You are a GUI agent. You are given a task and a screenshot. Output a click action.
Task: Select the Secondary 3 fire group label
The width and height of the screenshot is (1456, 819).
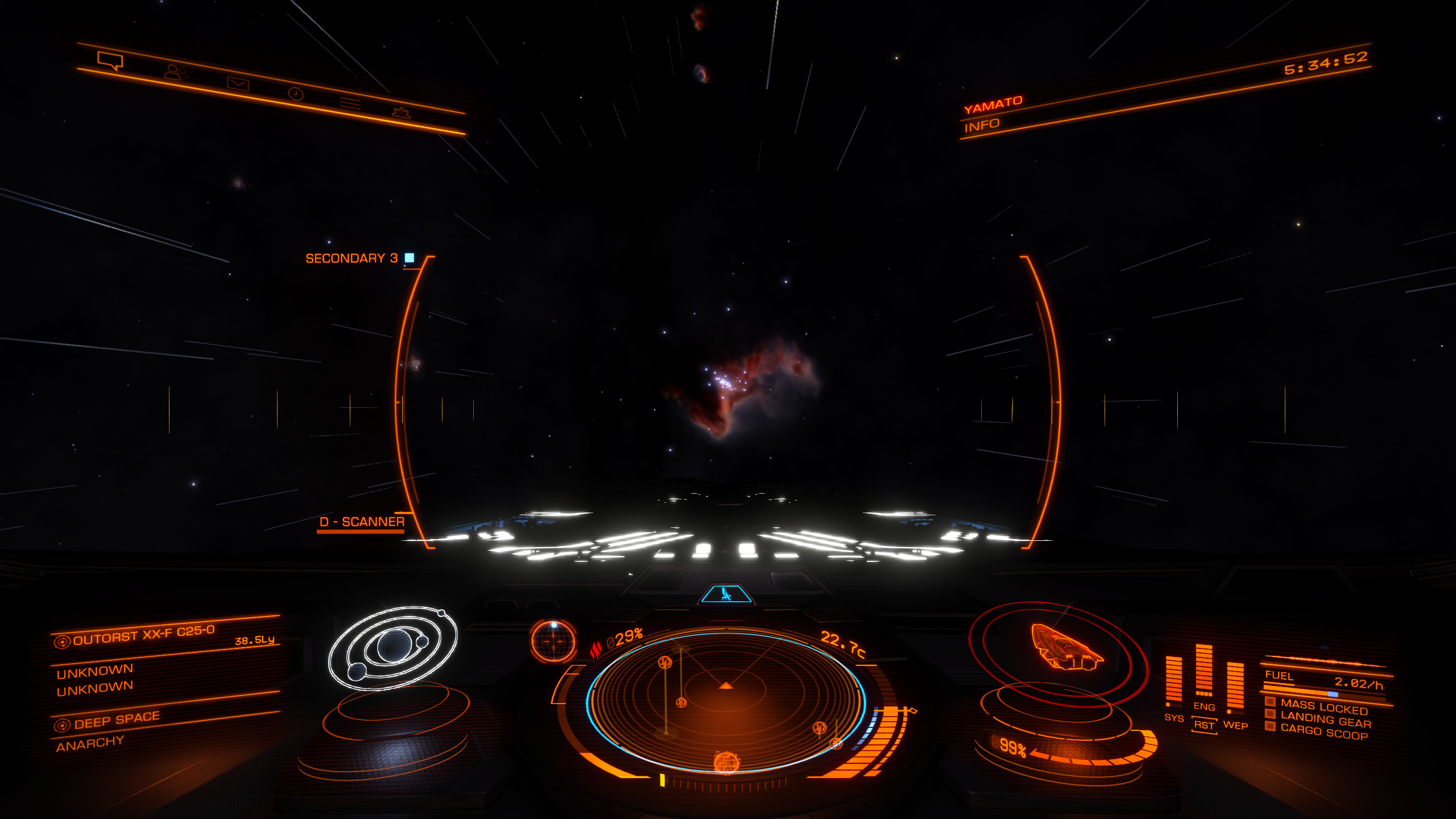pos(351,258)
